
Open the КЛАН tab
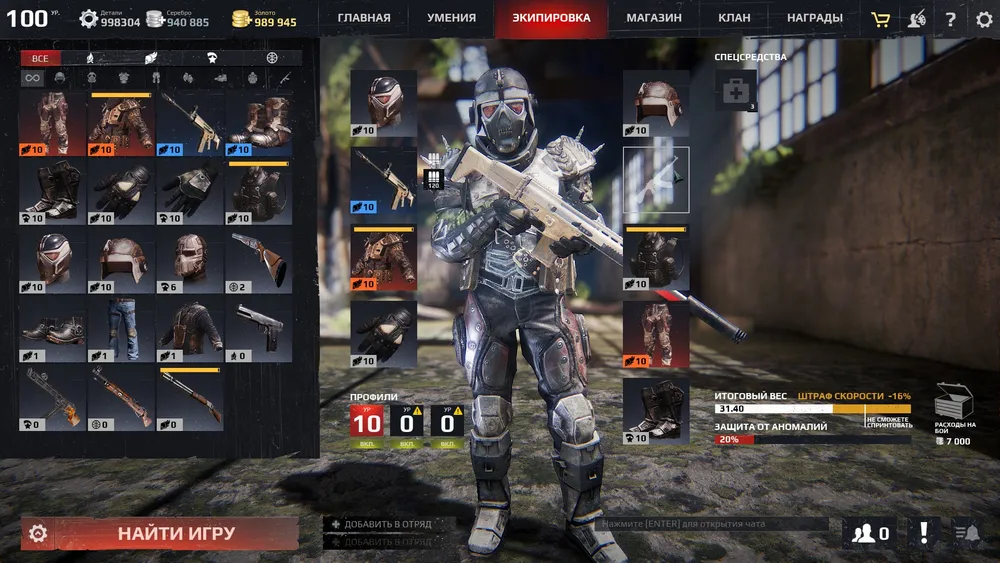pos(734,18)
